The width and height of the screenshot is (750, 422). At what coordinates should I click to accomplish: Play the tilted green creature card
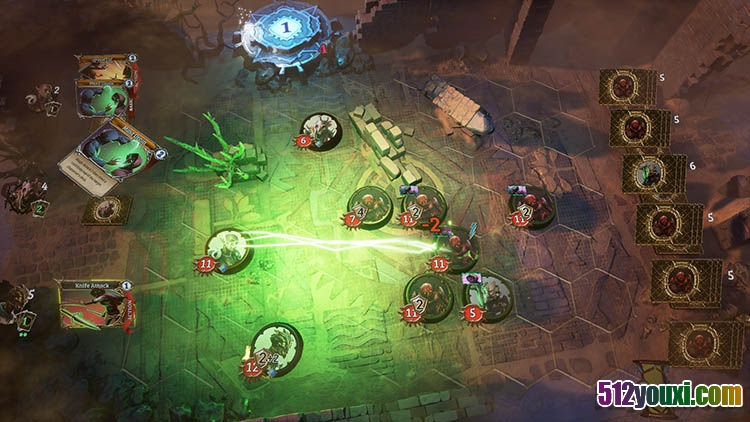[x=113, y=155]
